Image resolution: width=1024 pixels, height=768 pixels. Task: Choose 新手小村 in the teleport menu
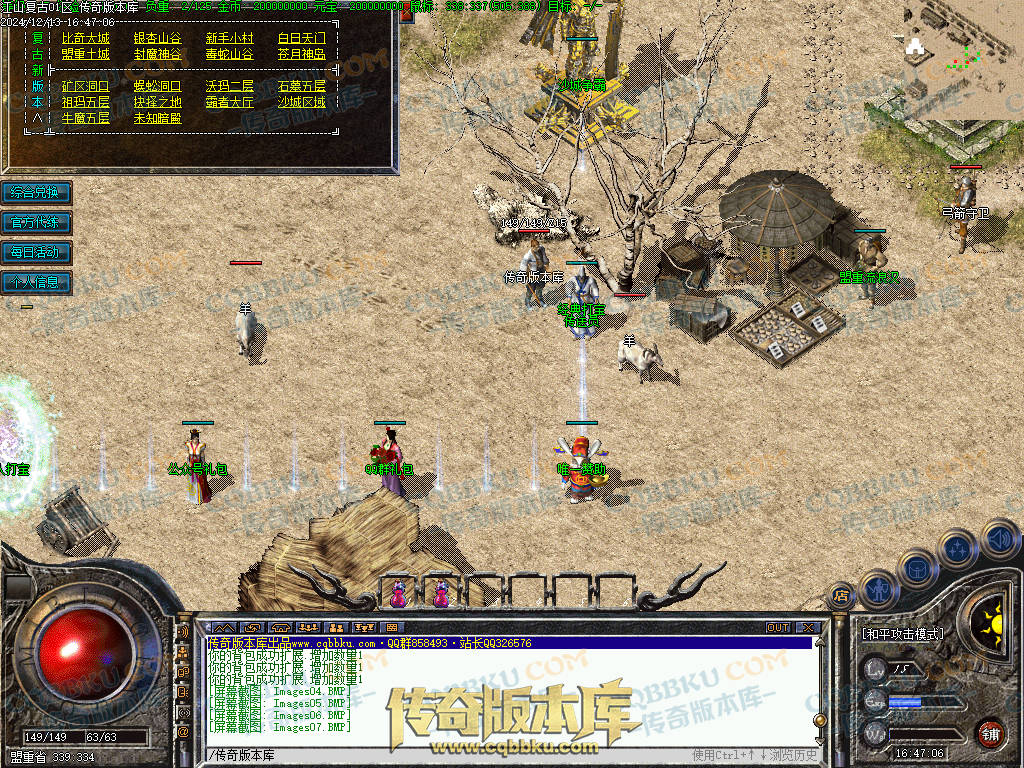230,37
